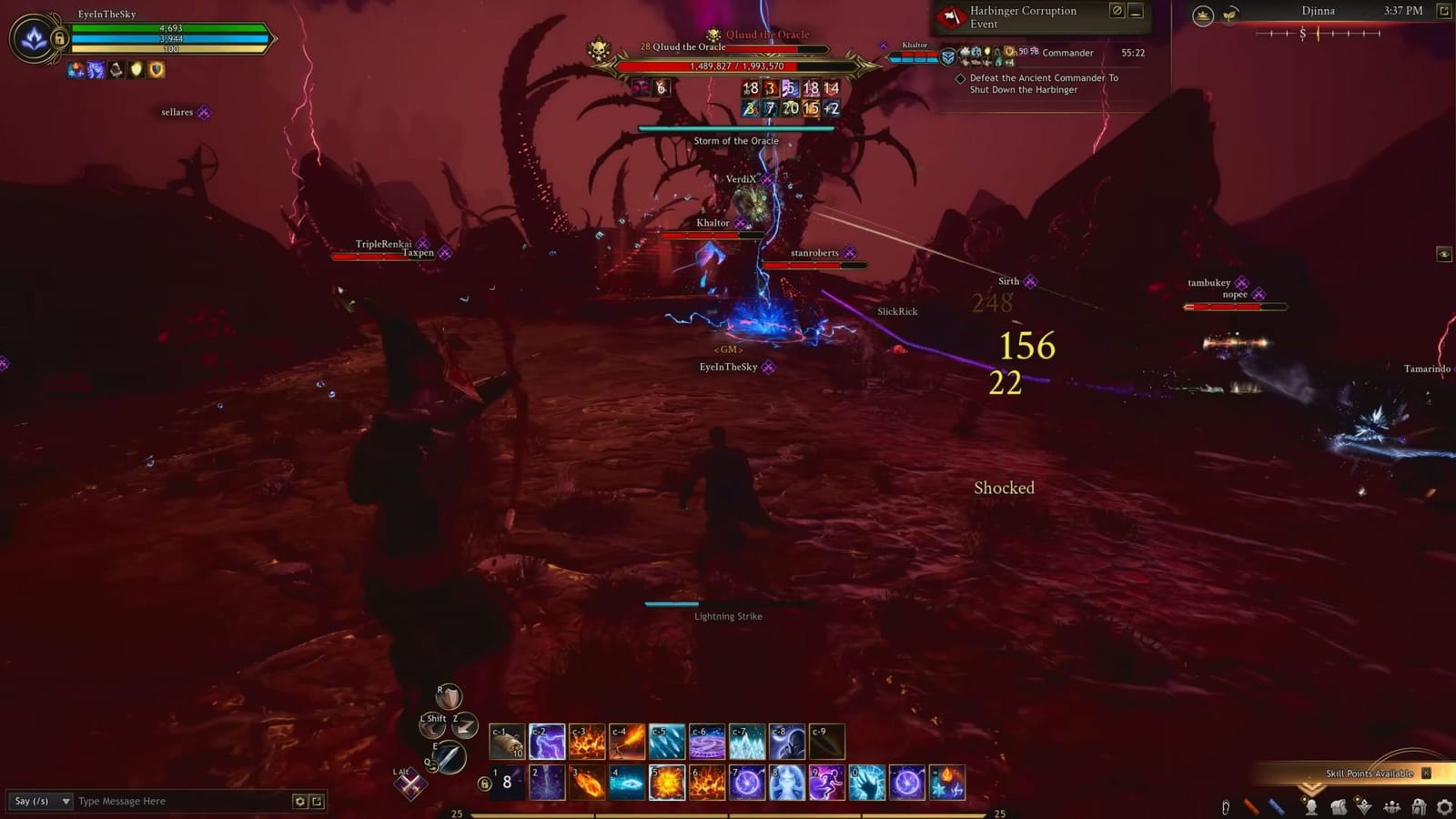Click the gold arrow expander above Skill Points banner

click(1312, 788)
